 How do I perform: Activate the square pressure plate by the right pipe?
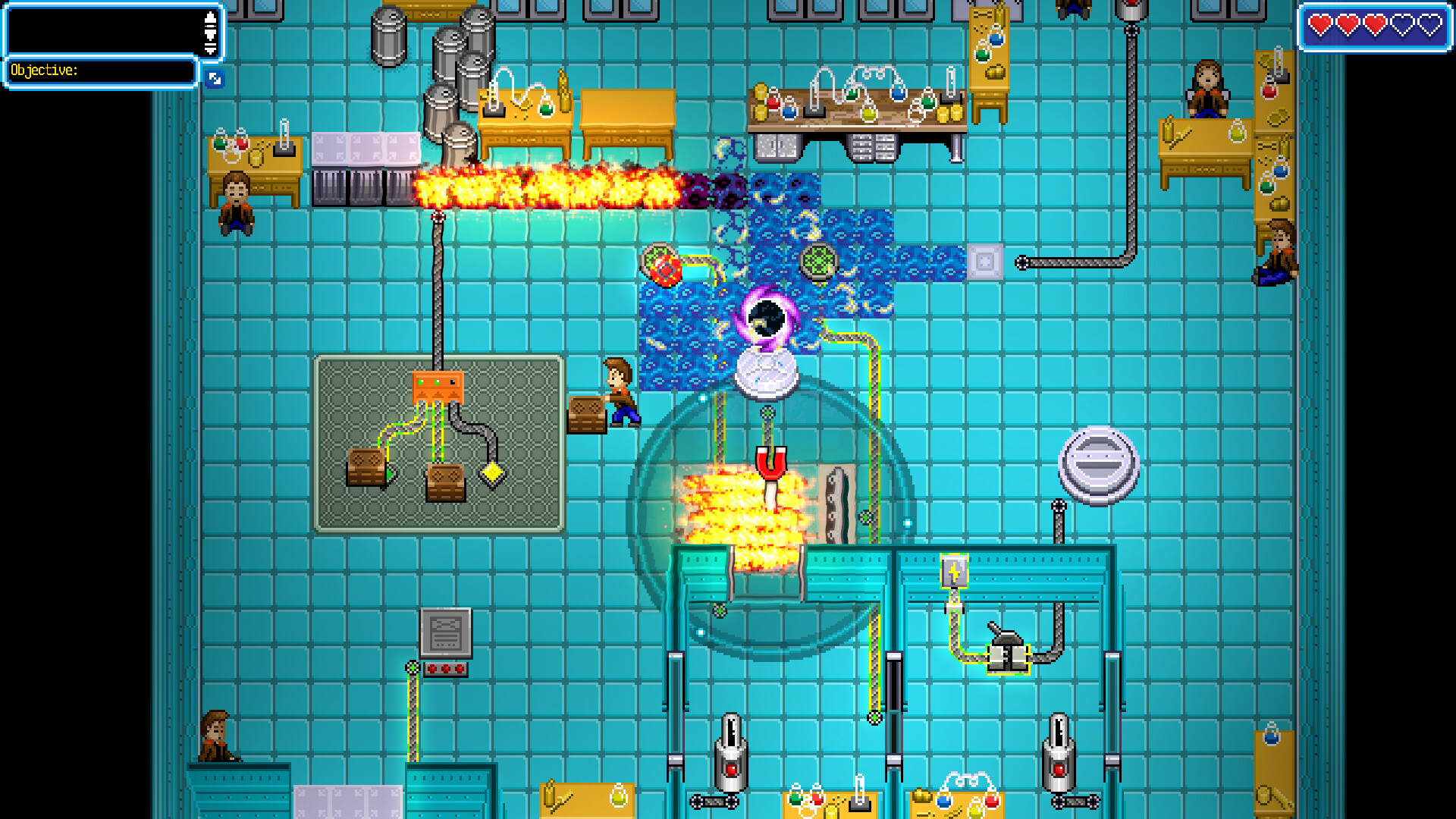click(986, 262)
